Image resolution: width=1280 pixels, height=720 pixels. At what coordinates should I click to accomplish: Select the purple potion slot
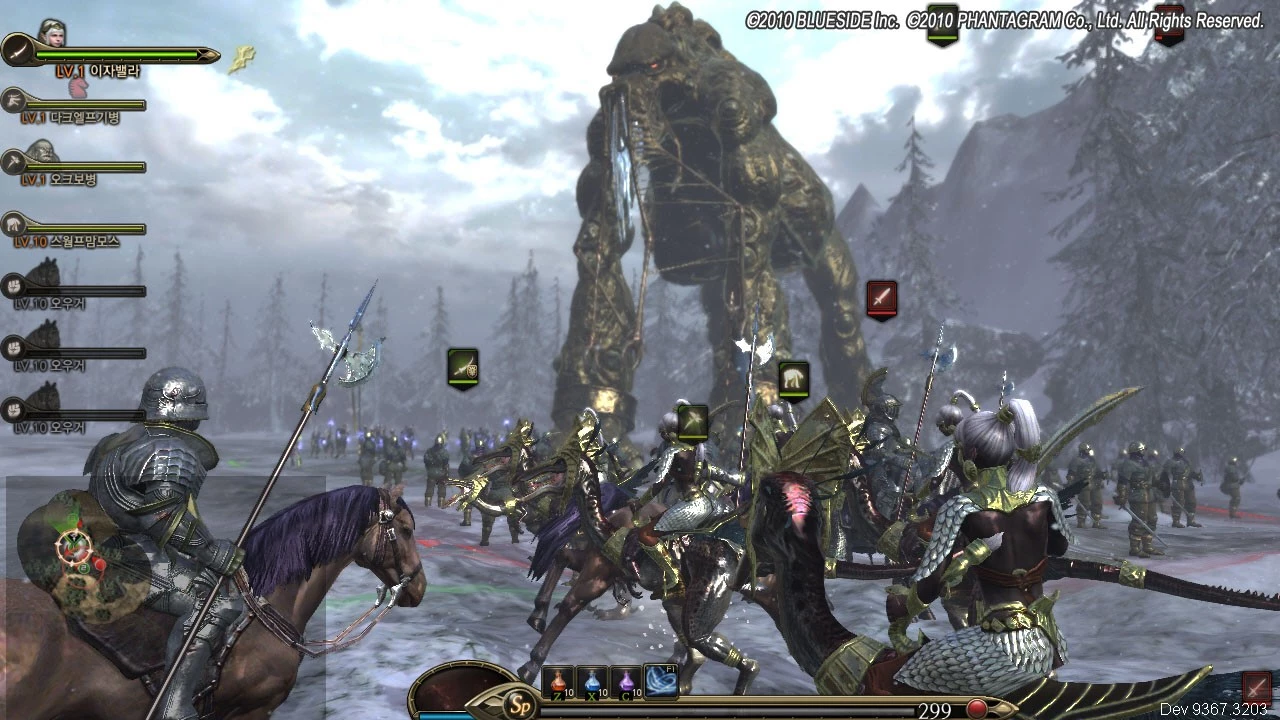[626, 683]
